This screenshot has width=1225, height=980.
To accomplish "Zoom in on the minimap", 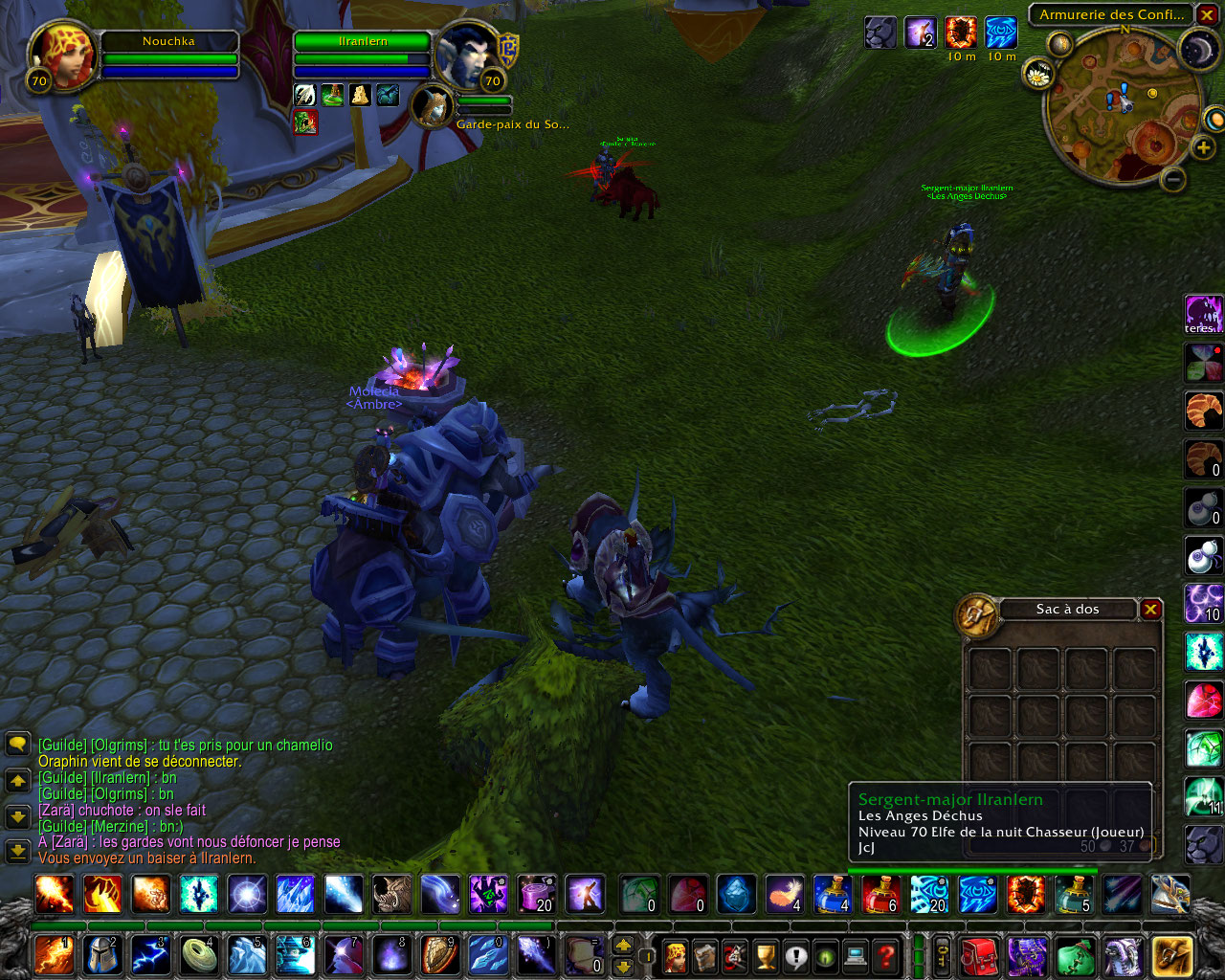I will coord(1202,148).
